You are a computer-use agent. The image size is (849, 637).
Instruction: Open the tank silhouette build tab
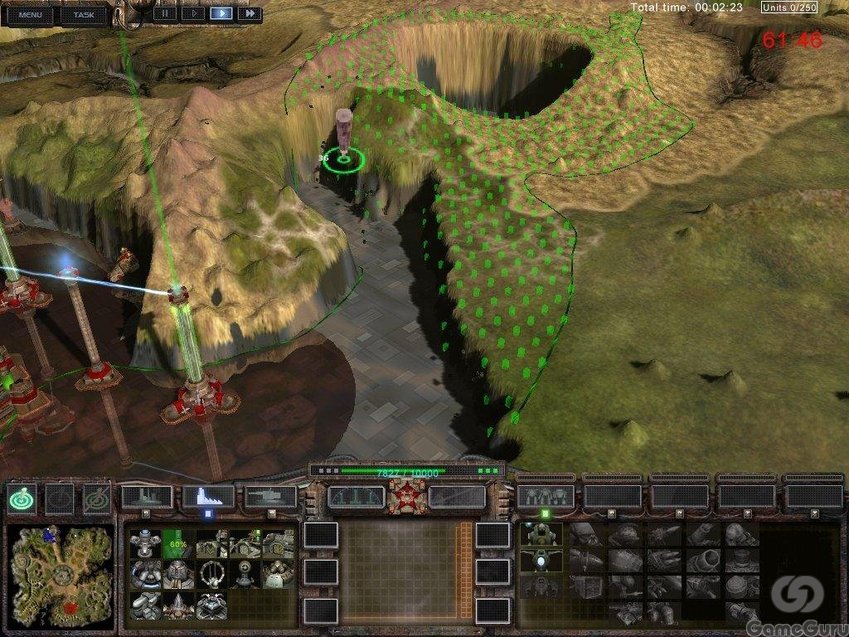click(x=270, y=496)
